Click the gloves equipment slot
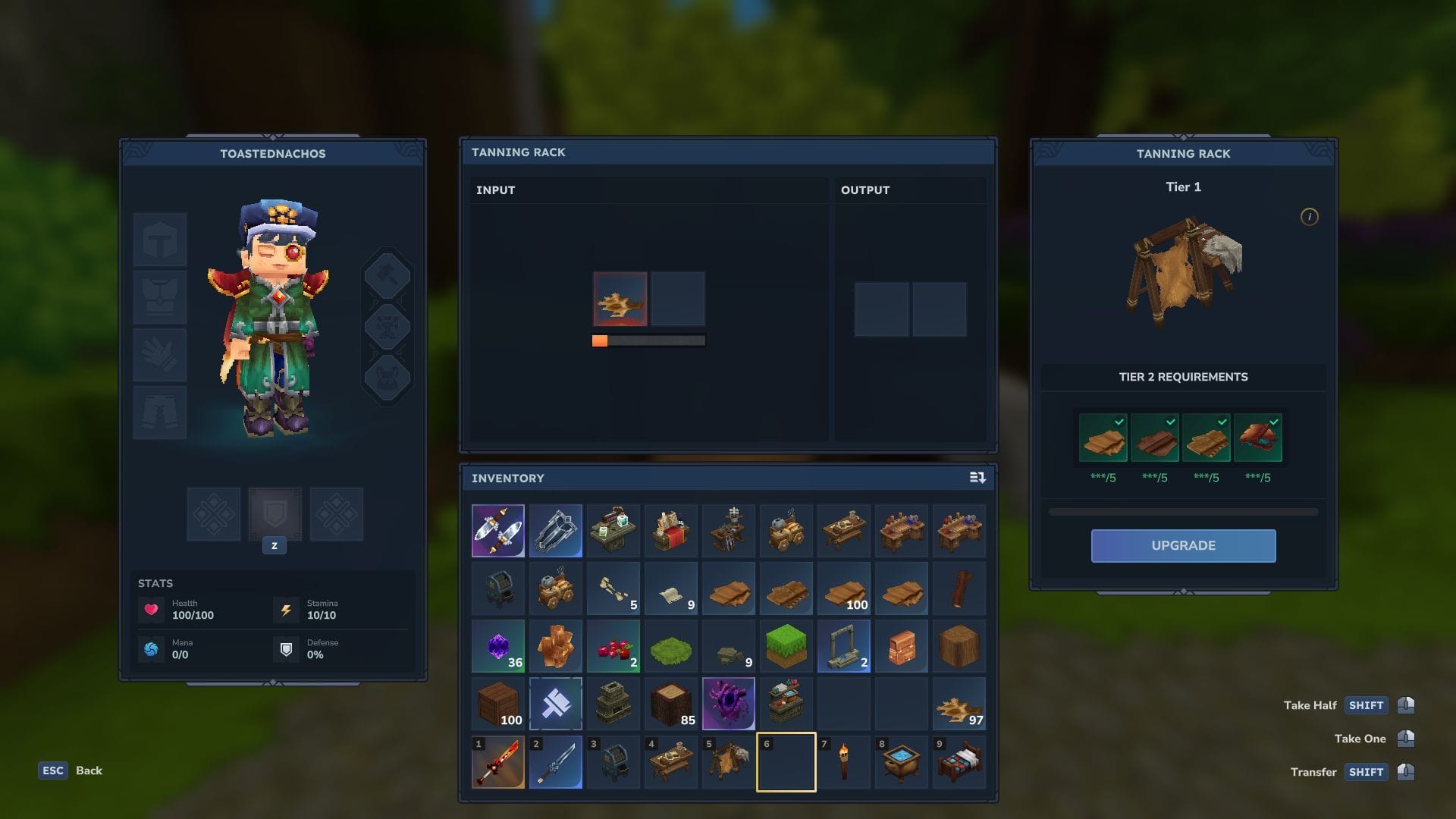 coord(160,355)
